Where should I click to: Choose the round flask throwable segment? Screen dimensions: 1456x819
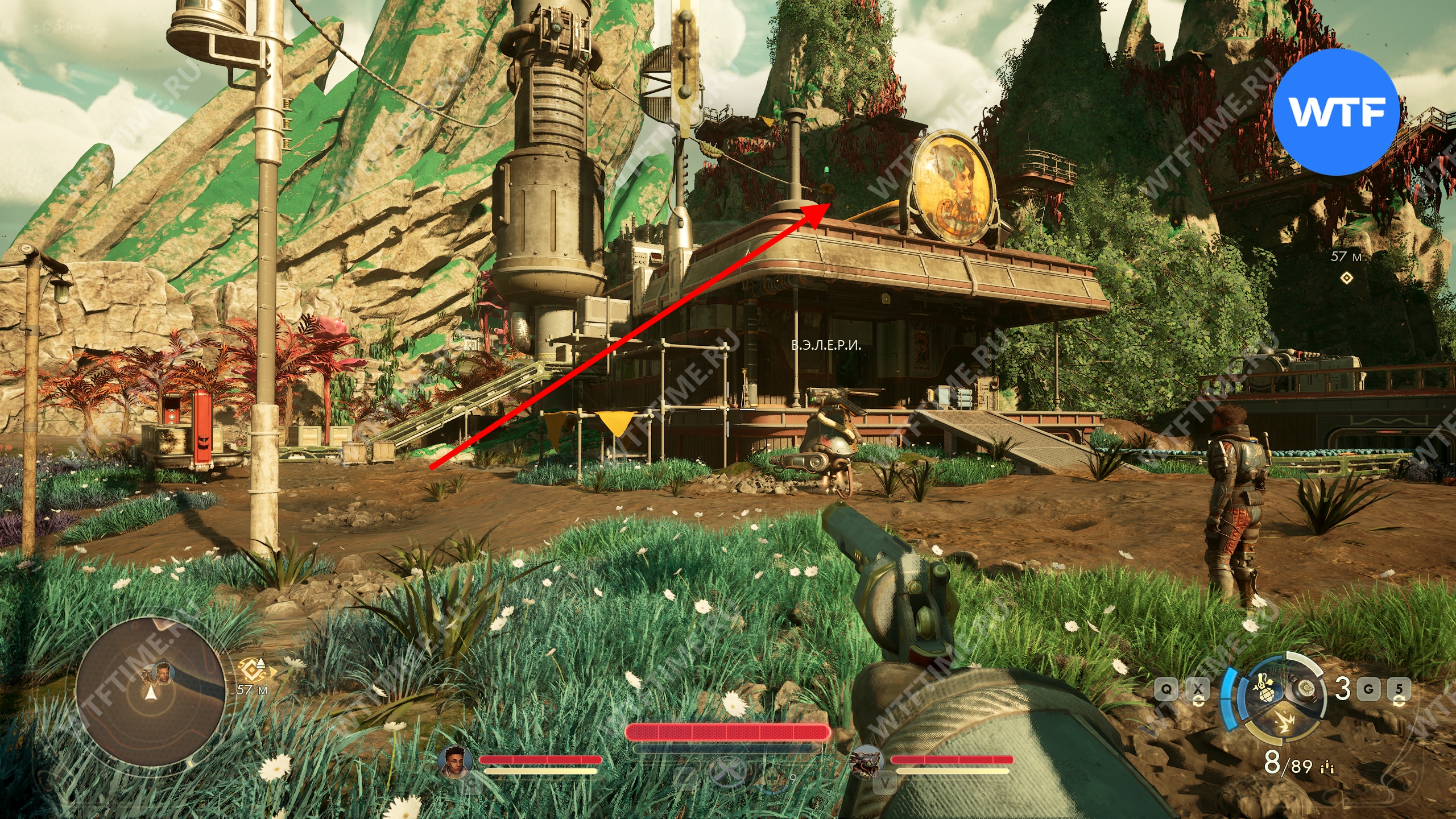click(x=1306, y=690)
